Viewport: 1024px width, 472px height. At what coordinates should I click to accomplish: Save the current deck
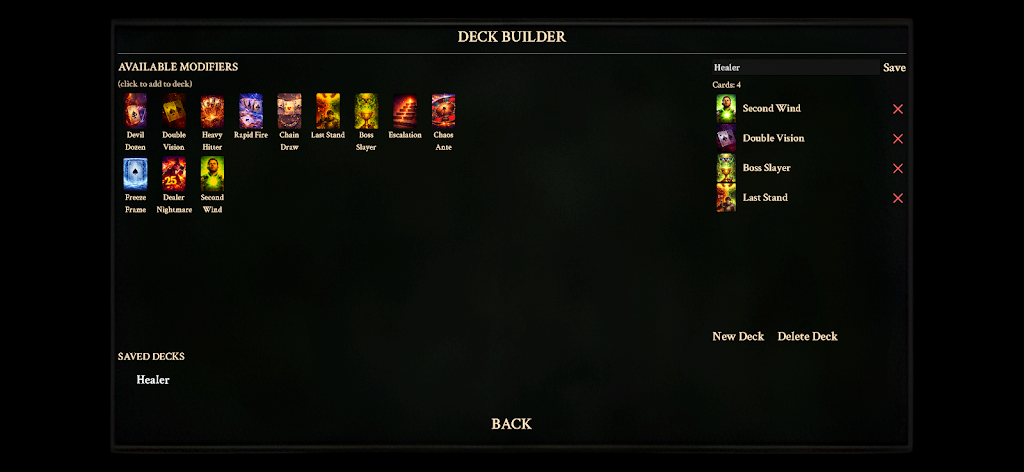click(894, 67)
